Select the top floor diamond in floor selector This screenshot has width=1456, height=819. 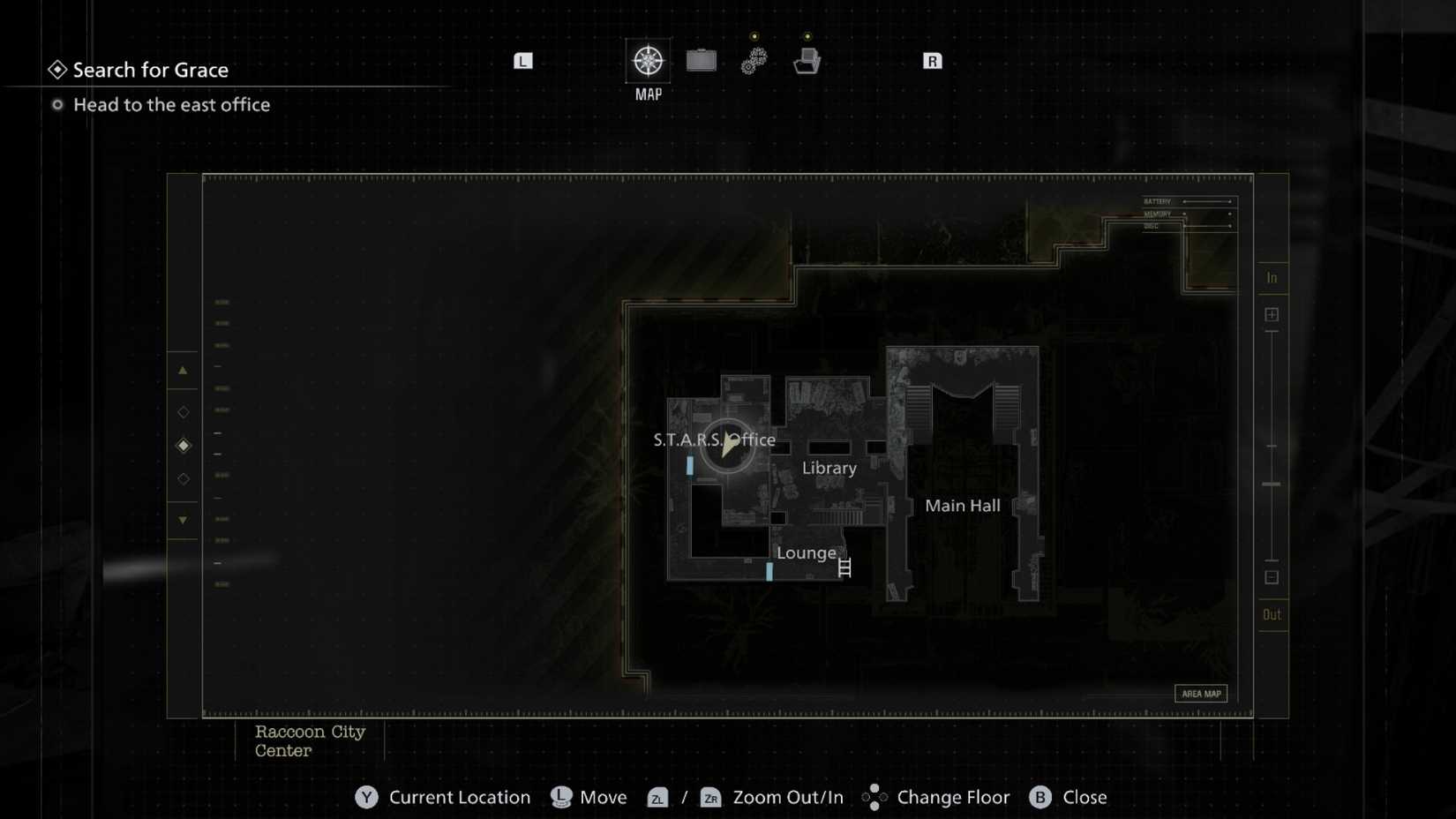click(x=183, y=411)
